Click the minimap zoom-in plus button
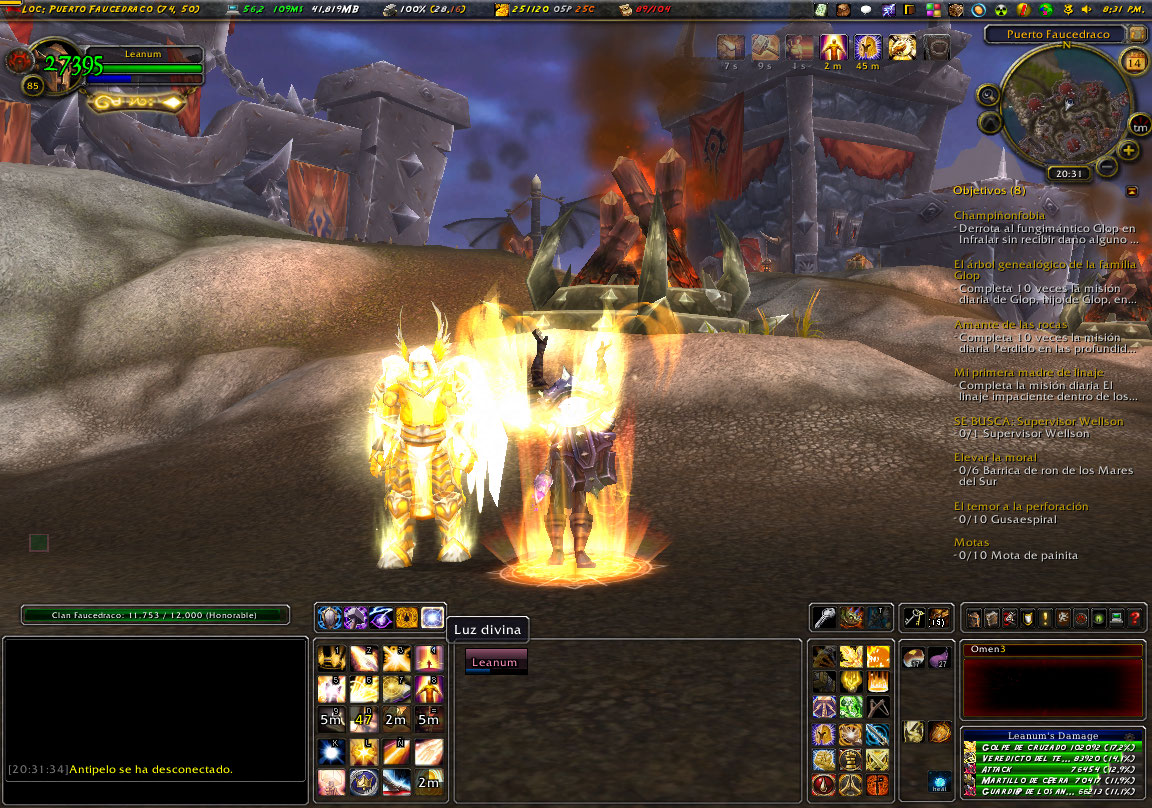The height and width of the screenshot is (808, 1152). pyautogui.click(x=1129, y=151)
